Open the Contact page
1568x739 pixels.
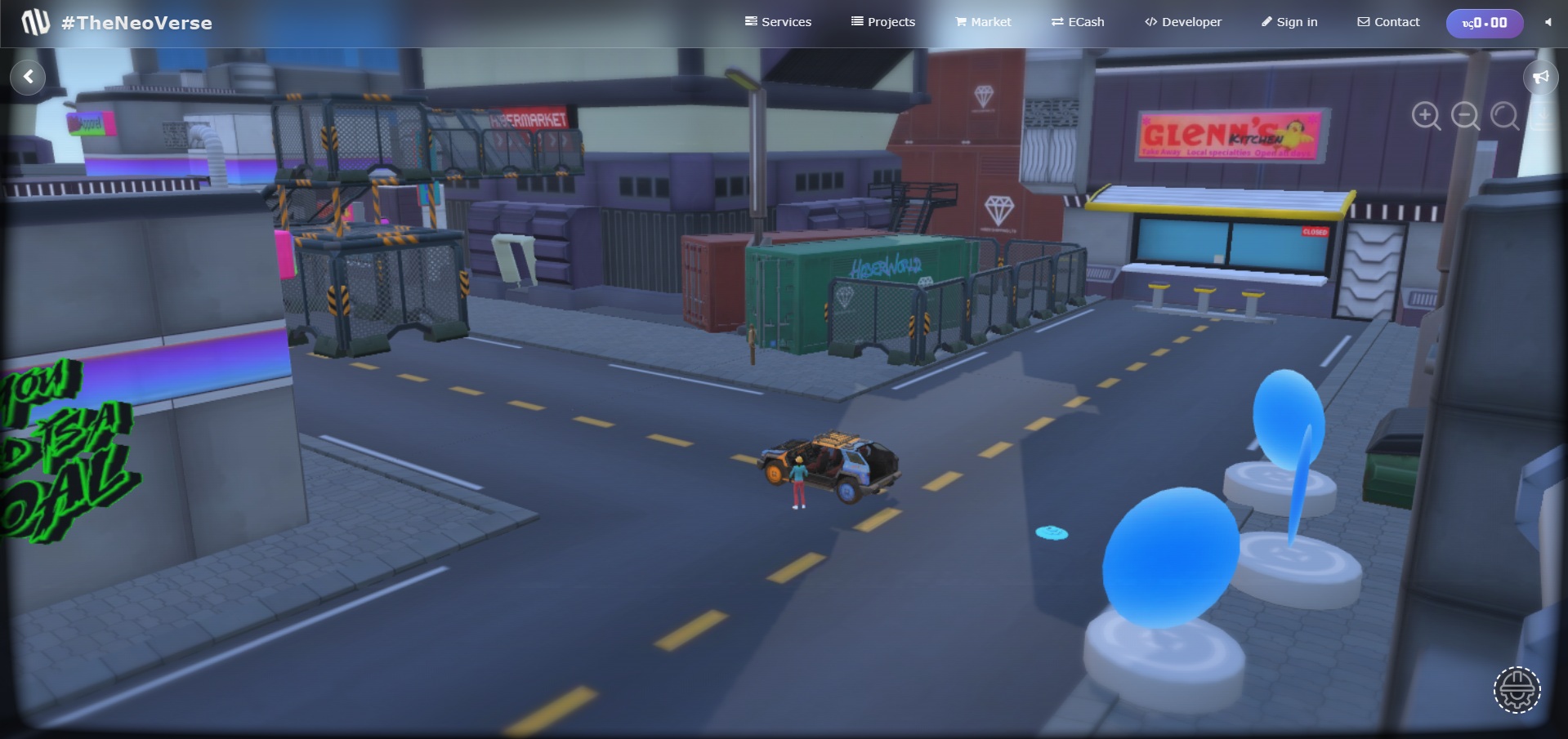pos(1388,22)
